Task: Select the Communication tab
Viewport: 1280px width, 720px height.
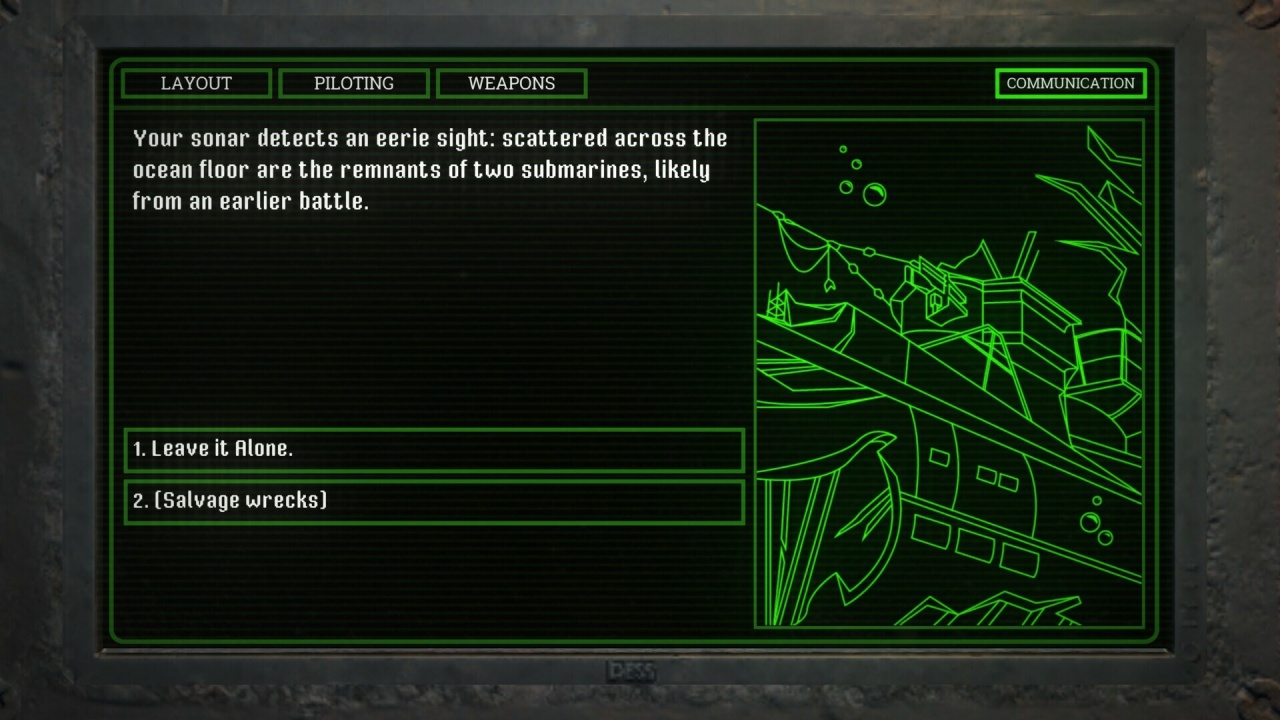Action: click(1070, 83)
